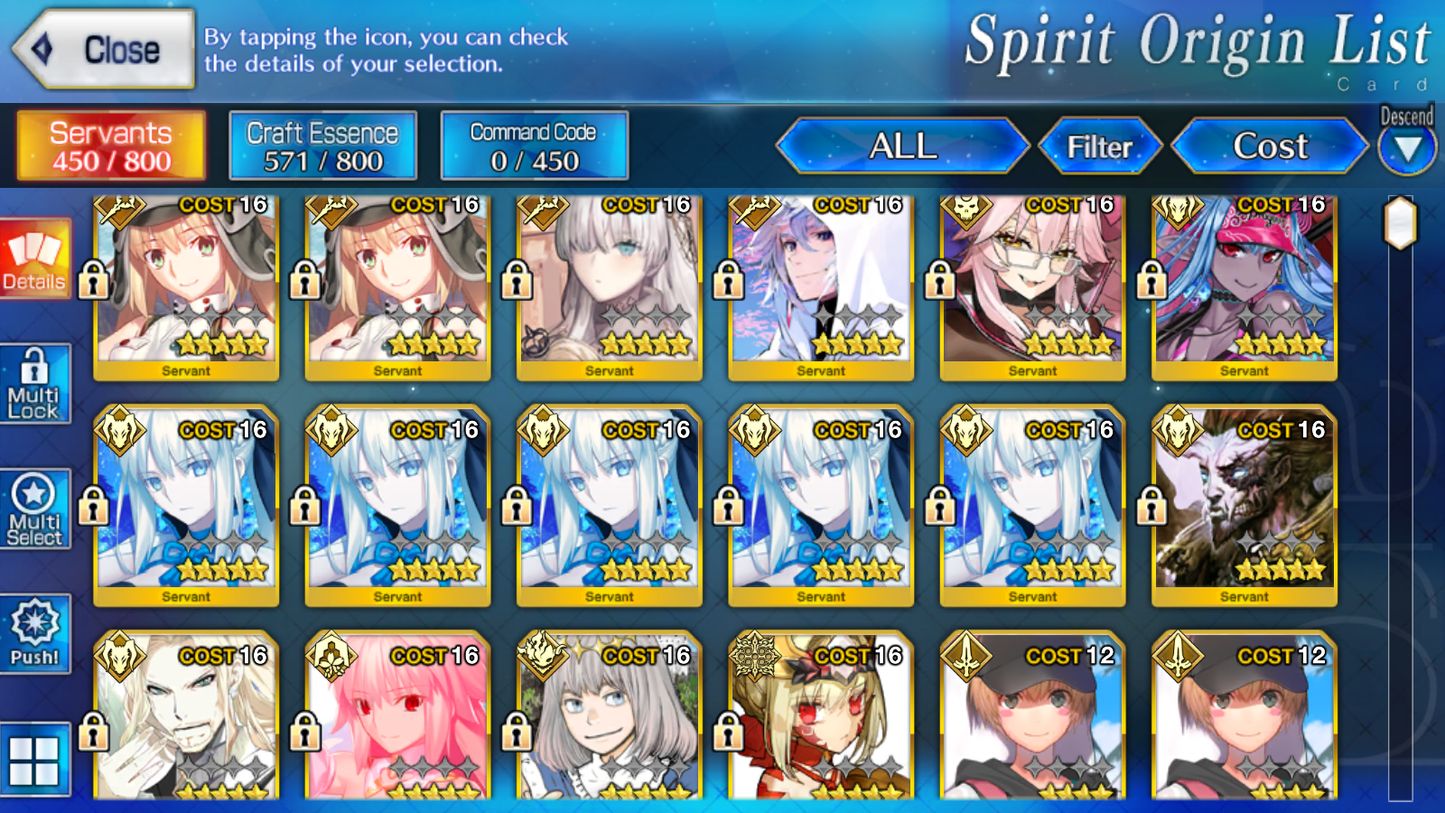Open the Filter options
The height and width of the screenshot is (813, 1445).
pyautogui.click(x=1101, y=146)
